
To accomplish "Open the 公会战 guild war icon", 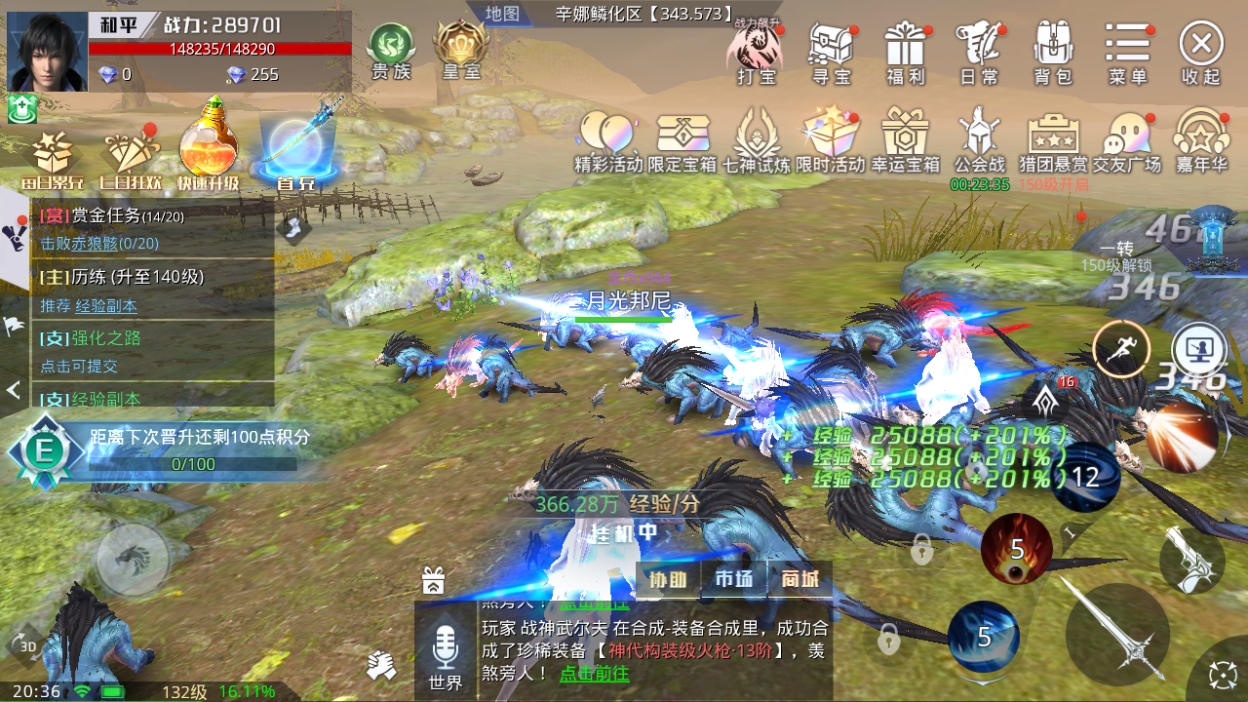I will click(978, 140).
